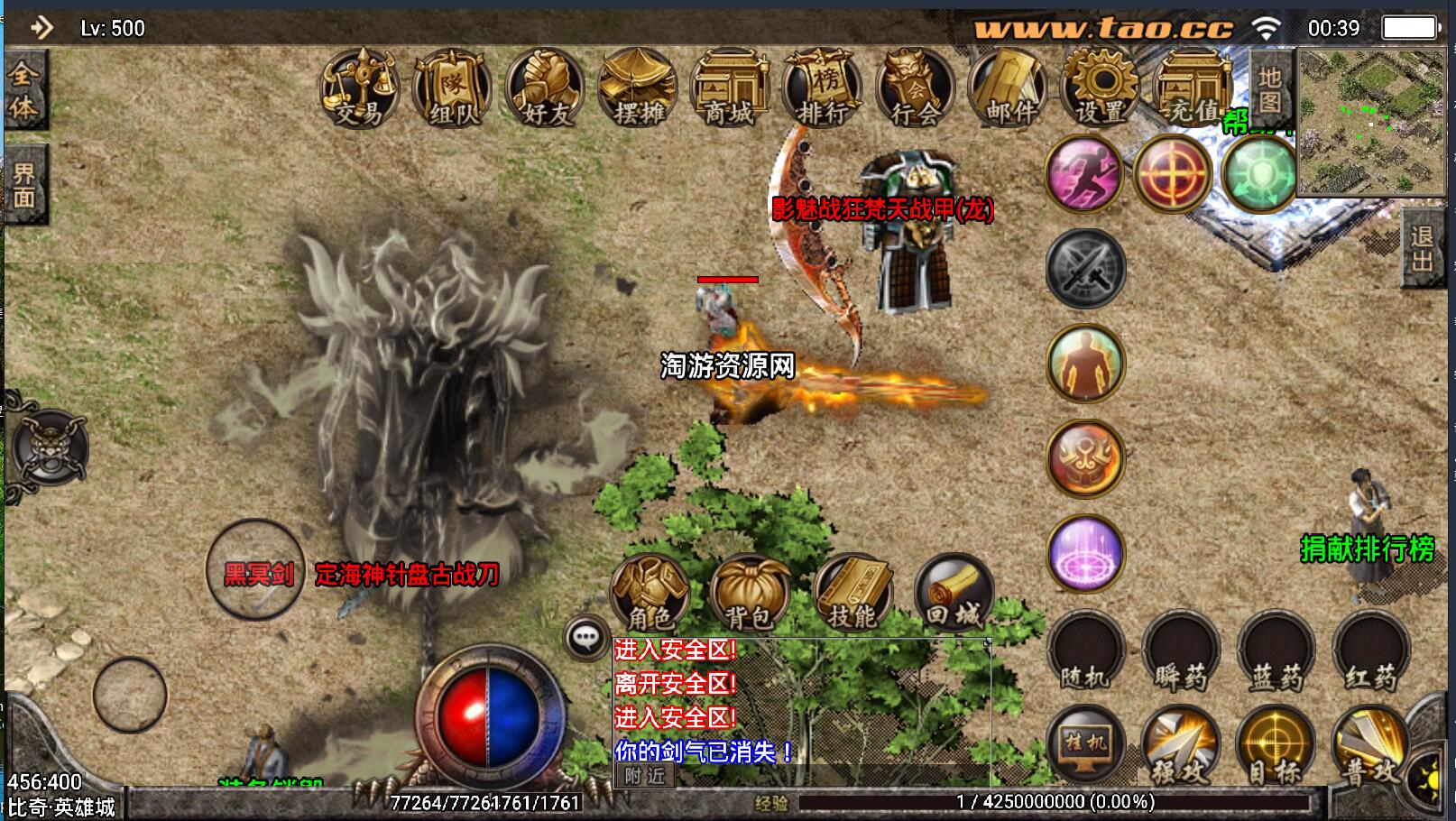Open the 技能 skills book

[x=852, y=593]
